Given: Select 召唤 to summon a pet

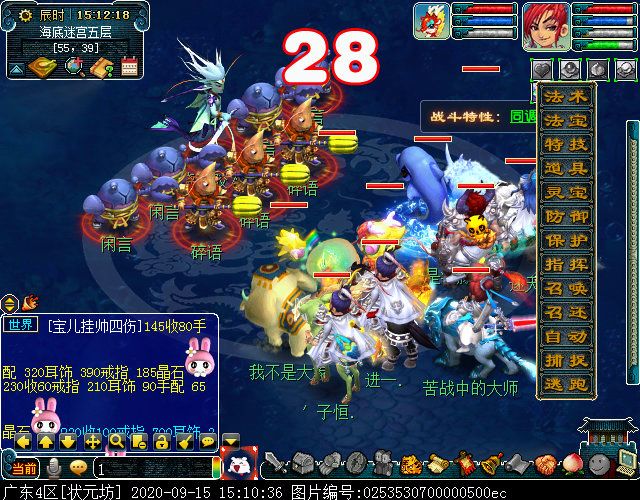Looking at the screenshot, I should point(566,288).
